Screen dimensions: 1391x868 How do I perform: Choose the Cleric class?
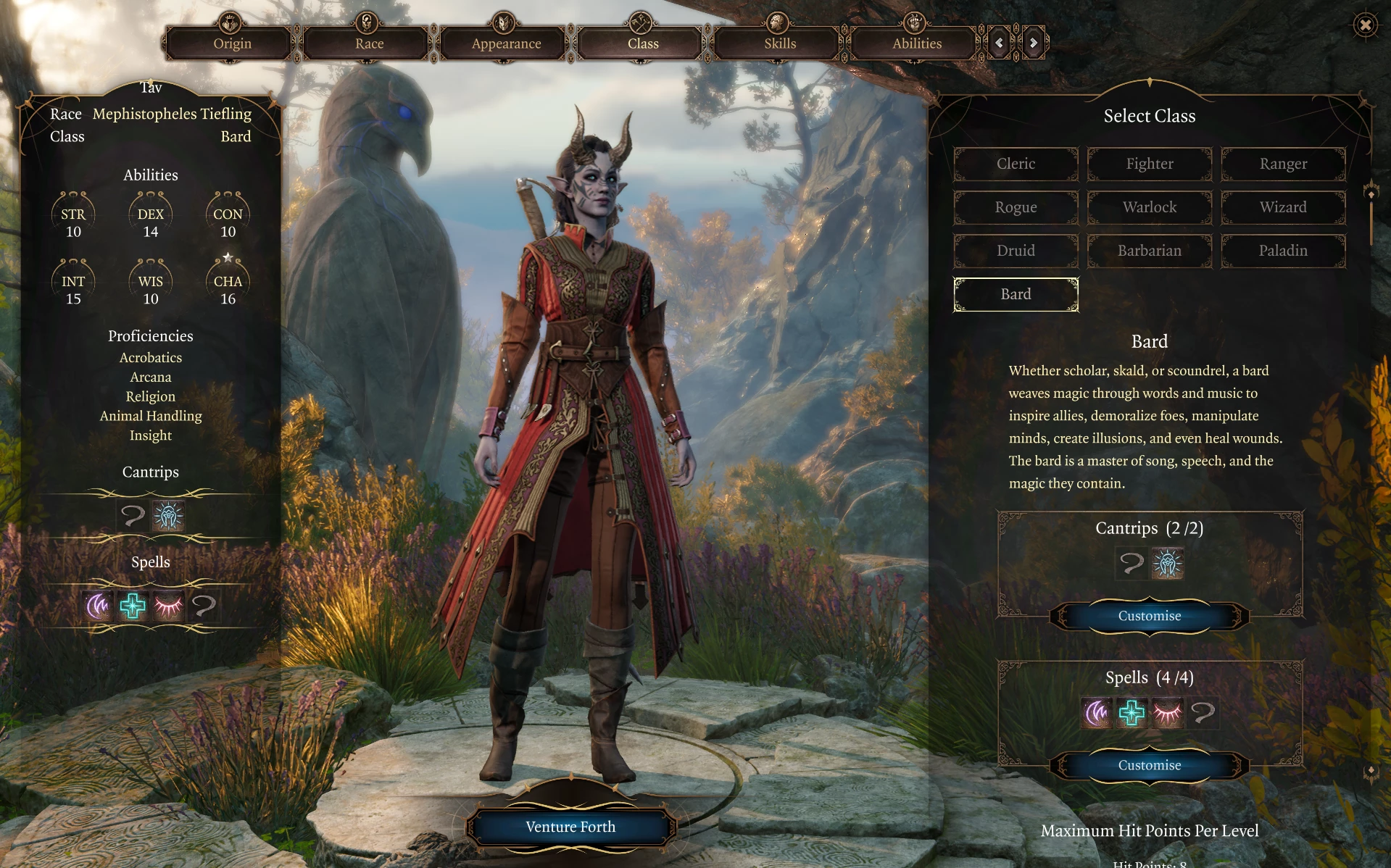1016,164
